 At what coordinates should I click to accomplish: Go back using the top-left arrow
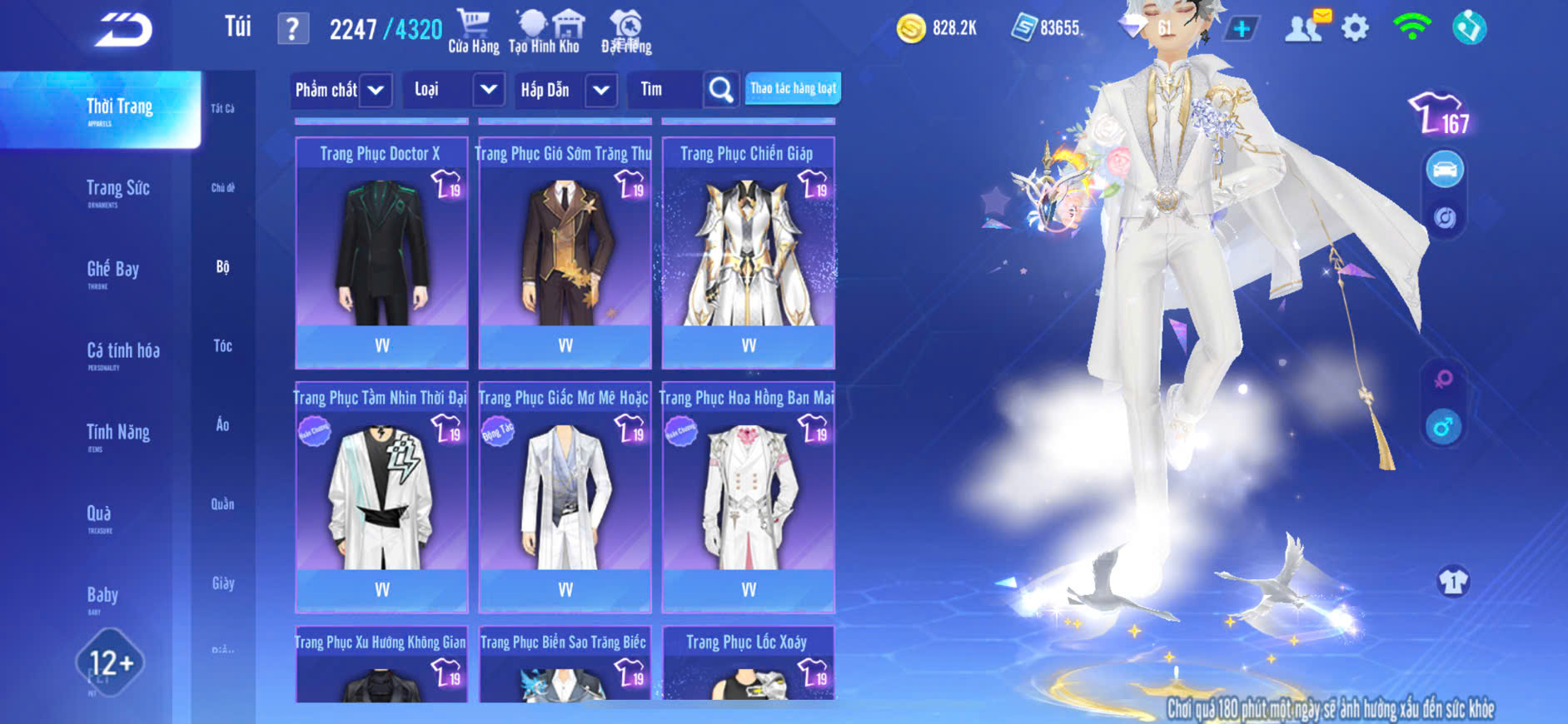coord(123,31)
